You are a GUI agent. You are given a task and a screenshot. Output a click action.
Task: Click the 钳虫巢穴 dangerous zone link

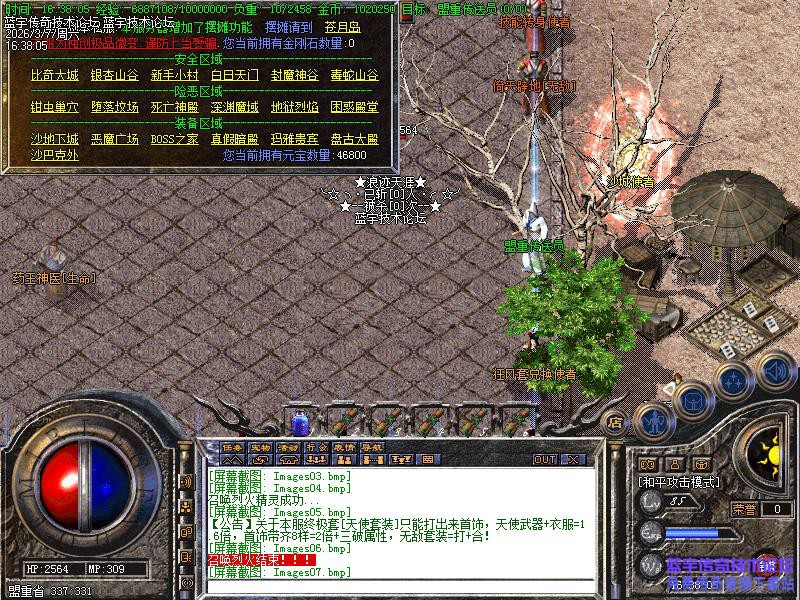coord(54,107)
